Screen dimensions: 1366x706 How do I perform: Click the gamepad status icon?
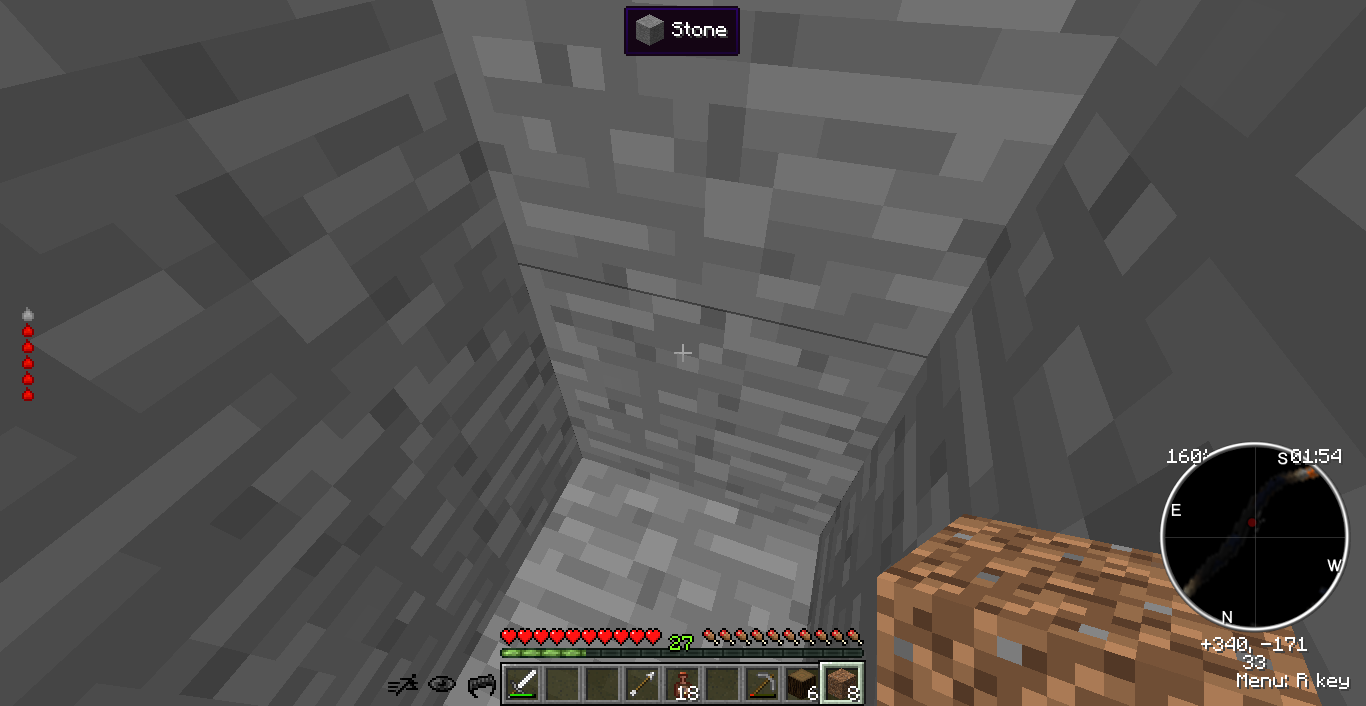click(x=482, y=685)
